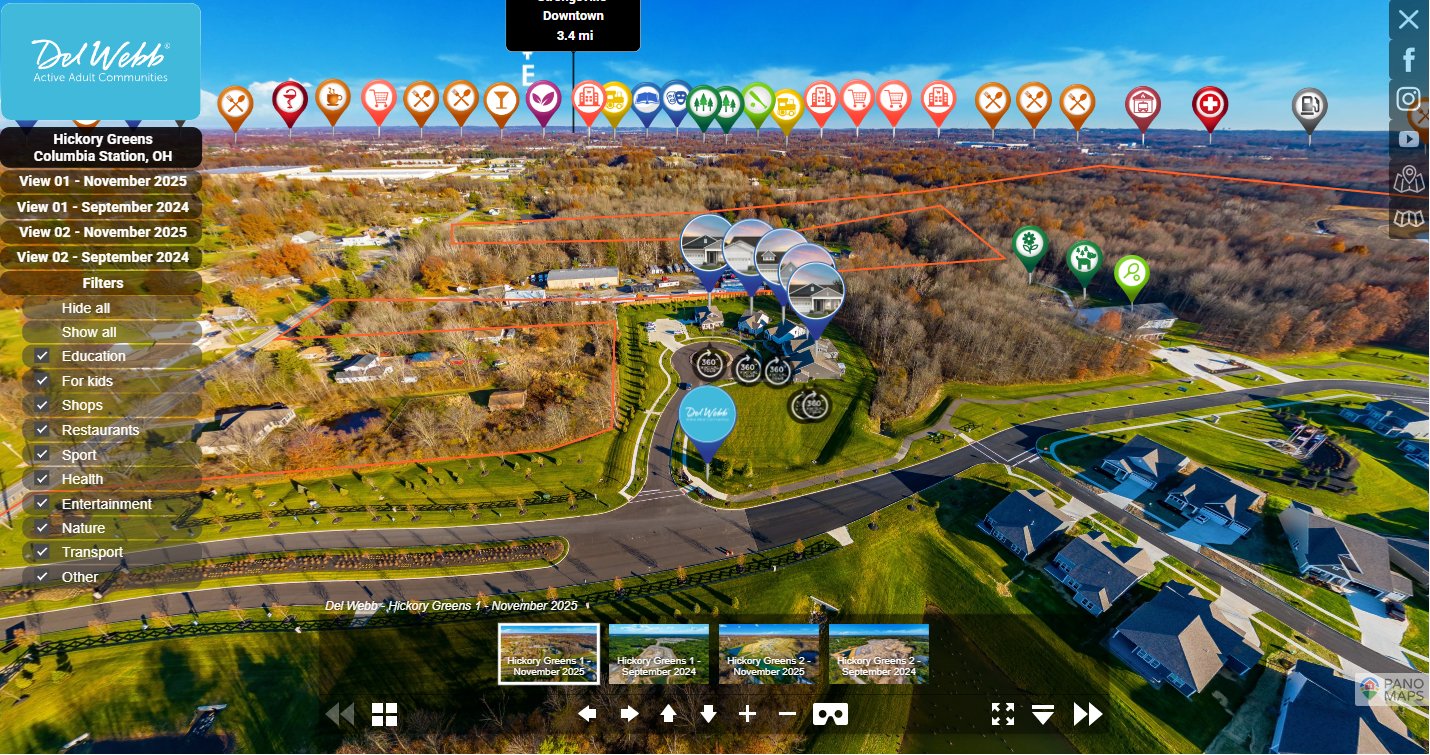Viewport: 1430px width, 755px height.
Task: Select the Hickory Greens 2 - November 2025 thumbnail
Action: pyautogui.click(x=769, y=654)
